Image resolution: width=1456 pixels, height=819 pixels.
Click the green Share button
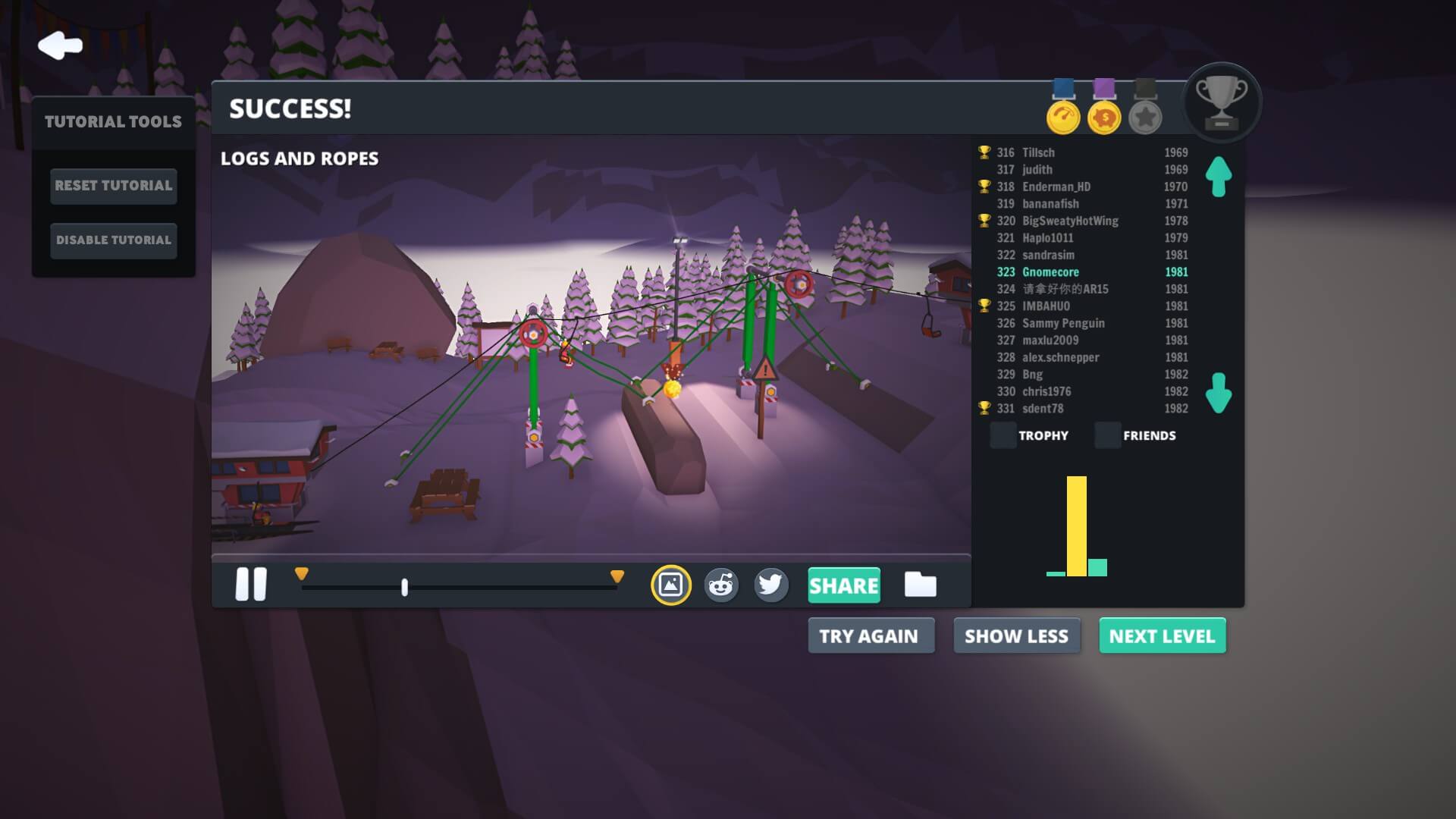[843, 585]
